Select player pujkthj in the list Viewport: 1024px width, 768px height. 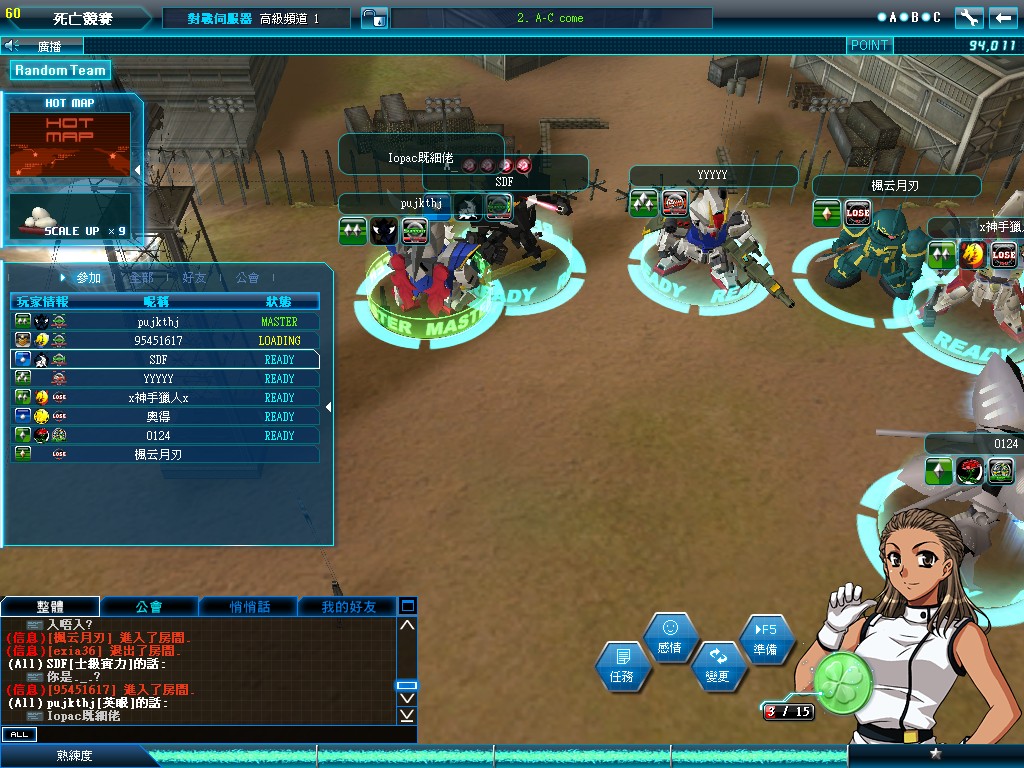click(x=166, y=322)
